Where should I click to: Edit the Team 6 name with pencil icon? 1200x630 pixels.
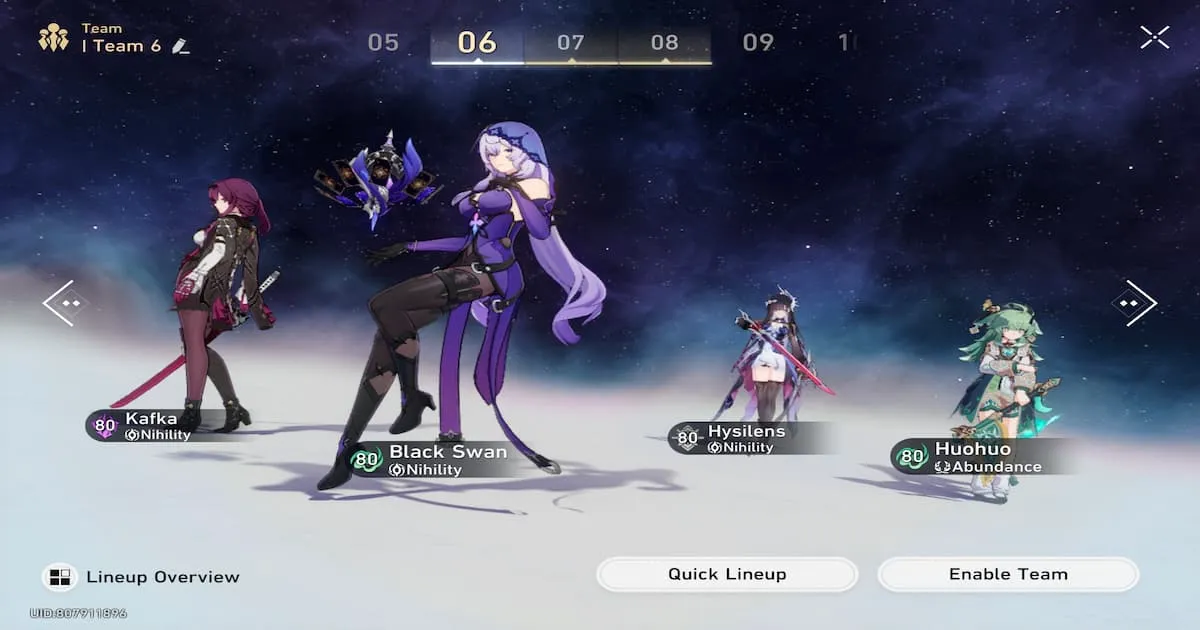pos(180,46)
